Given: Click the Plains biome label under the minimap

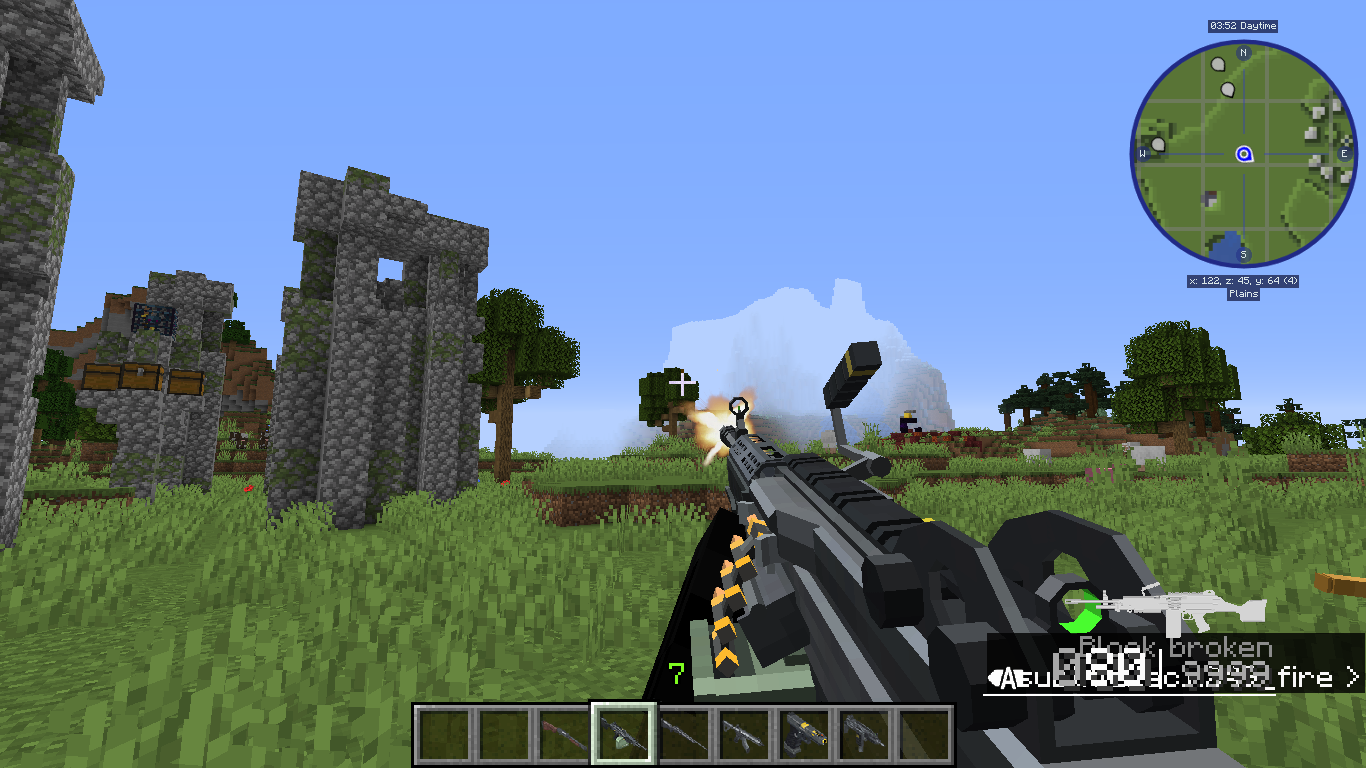Looking at the screenshot, I should point(1243,293).
